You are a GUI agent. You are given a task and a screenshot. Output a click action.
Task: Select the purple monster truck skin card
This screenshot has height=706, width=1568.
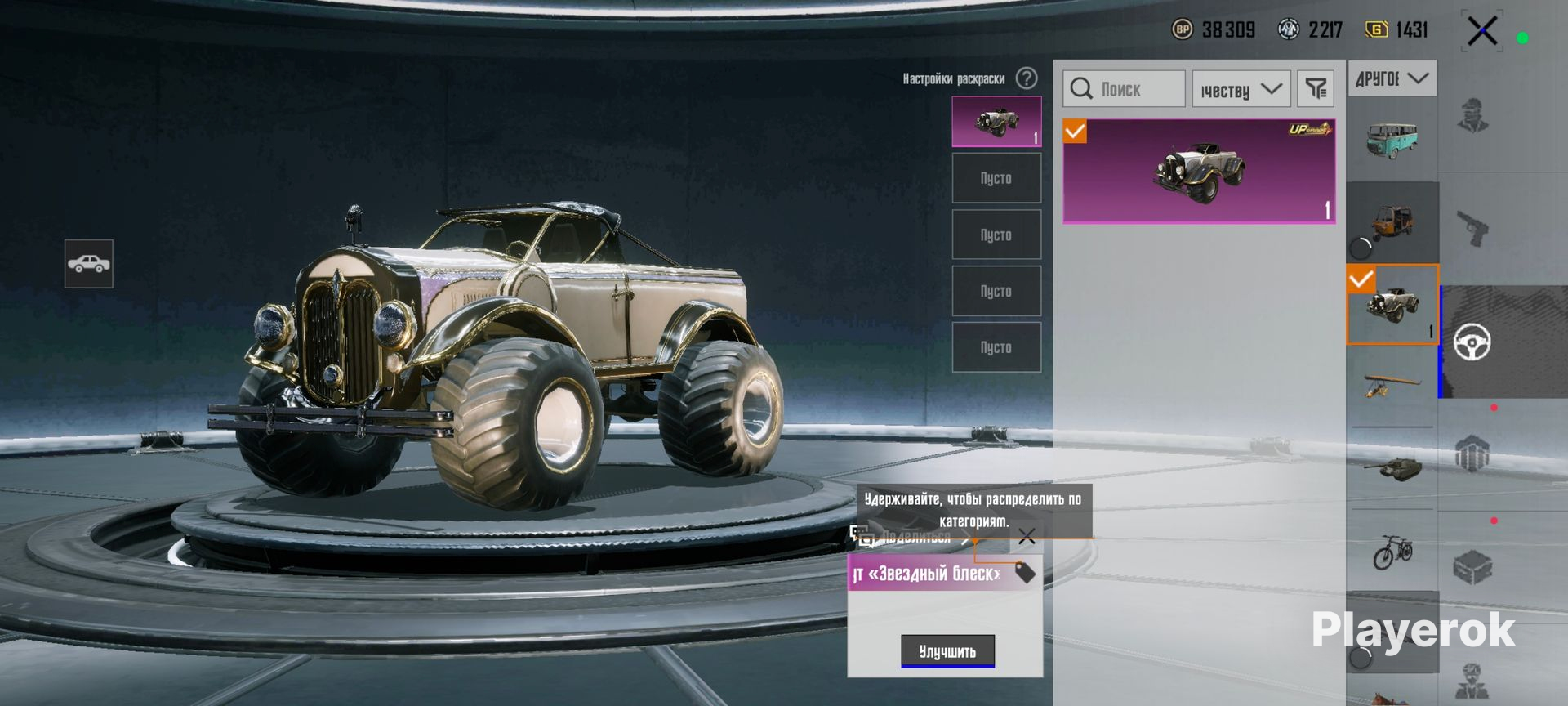coord(1199,171)
